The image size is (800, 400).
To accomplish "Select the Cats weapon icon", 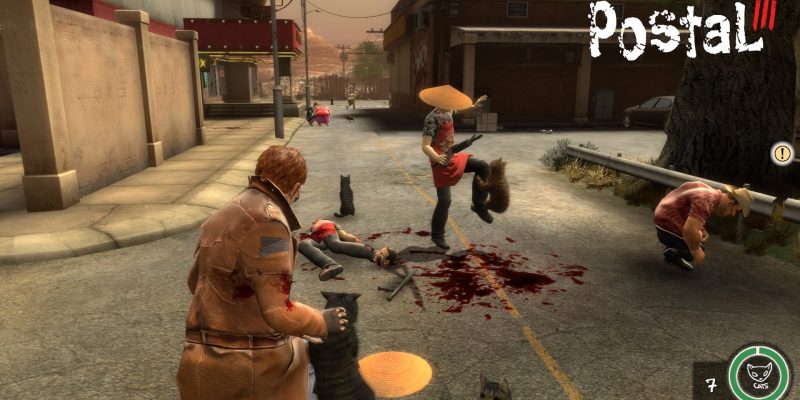I will (x=760, y=376).
